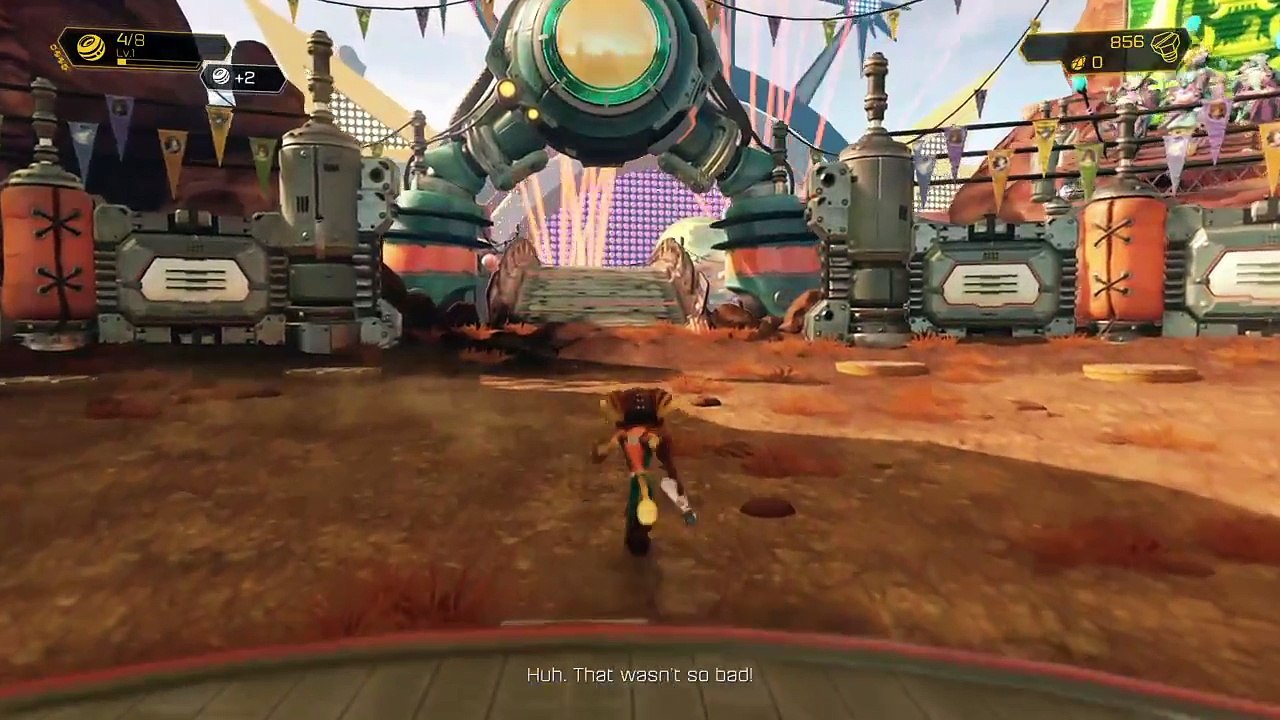Select the equipped weapon icon

click(91, 48)
